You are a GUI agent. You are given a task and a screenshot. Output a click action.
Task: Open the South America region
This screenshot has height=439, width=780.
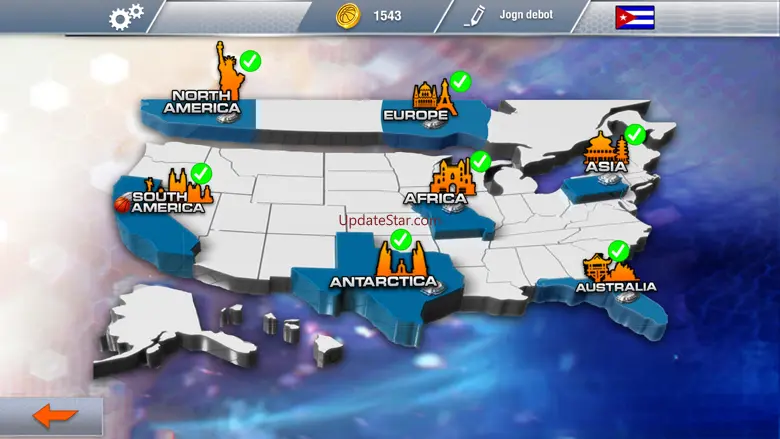[x=168, y=199]
